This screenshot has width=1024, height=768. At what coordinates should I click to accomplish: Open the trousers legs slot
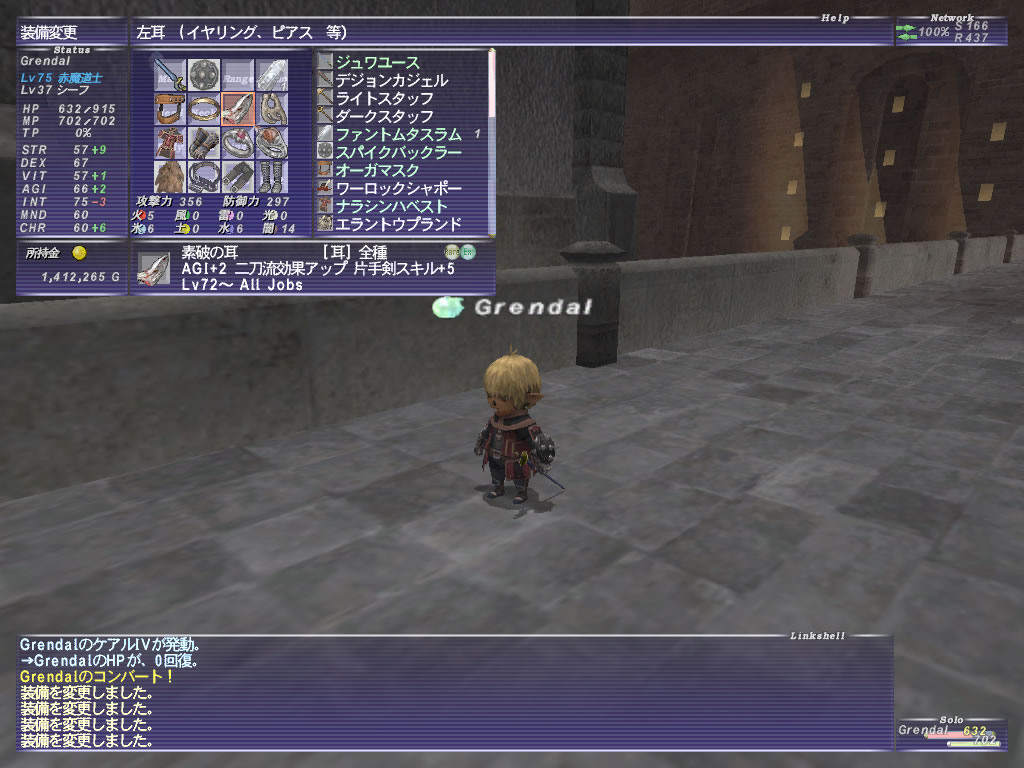coord(238,176)
